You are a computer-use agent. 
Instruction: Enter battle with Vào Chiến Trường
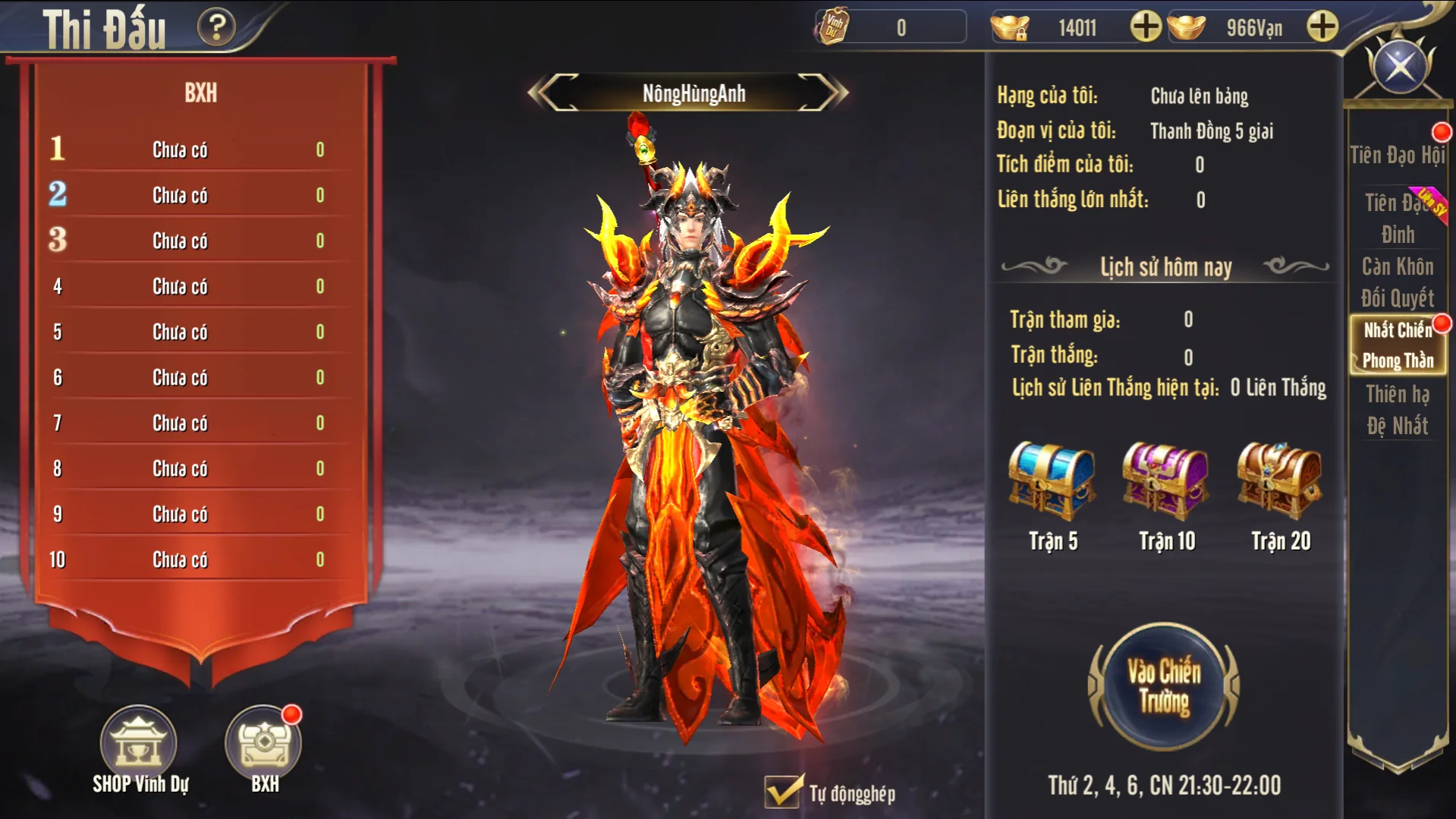(1163, 687)
